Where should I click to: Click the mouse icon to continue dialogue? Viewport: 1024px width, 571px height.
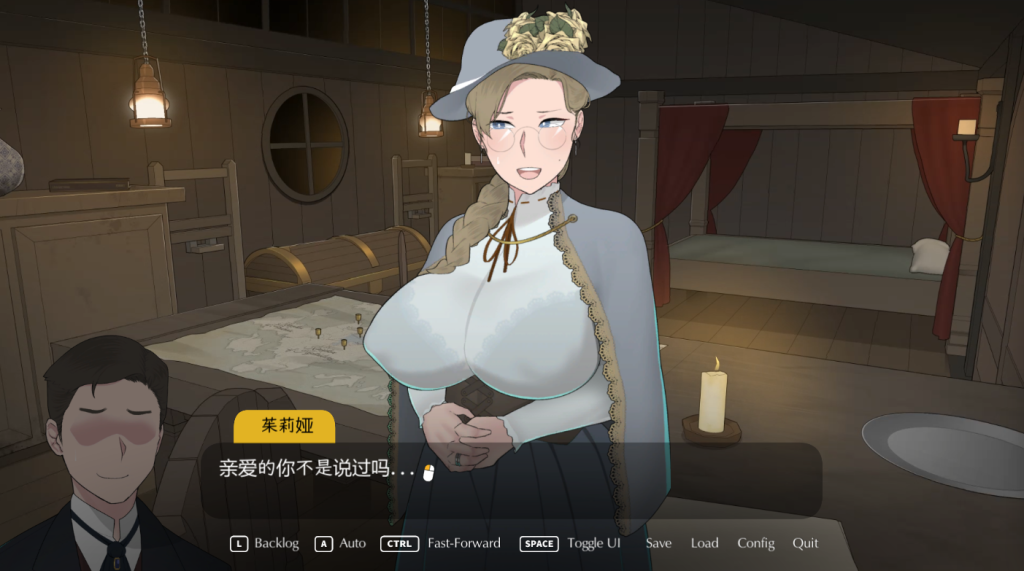click(428, 472)
